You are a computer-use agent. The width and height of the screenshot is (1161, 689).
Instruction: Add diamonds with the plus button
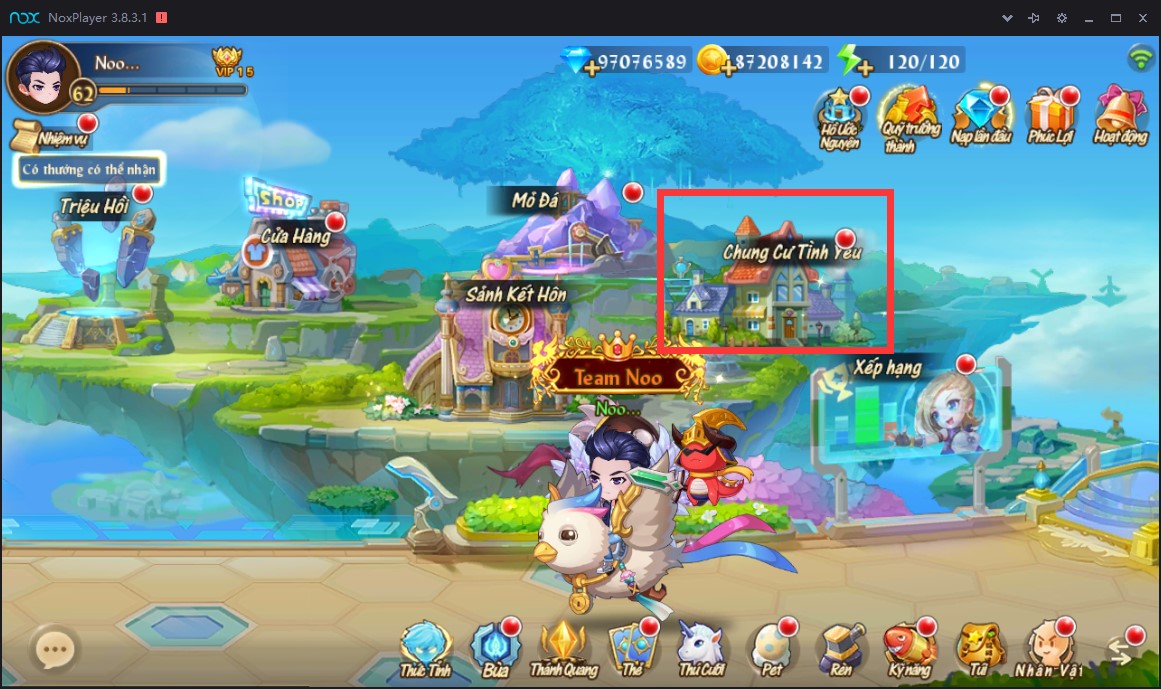(x=593, y=67)
